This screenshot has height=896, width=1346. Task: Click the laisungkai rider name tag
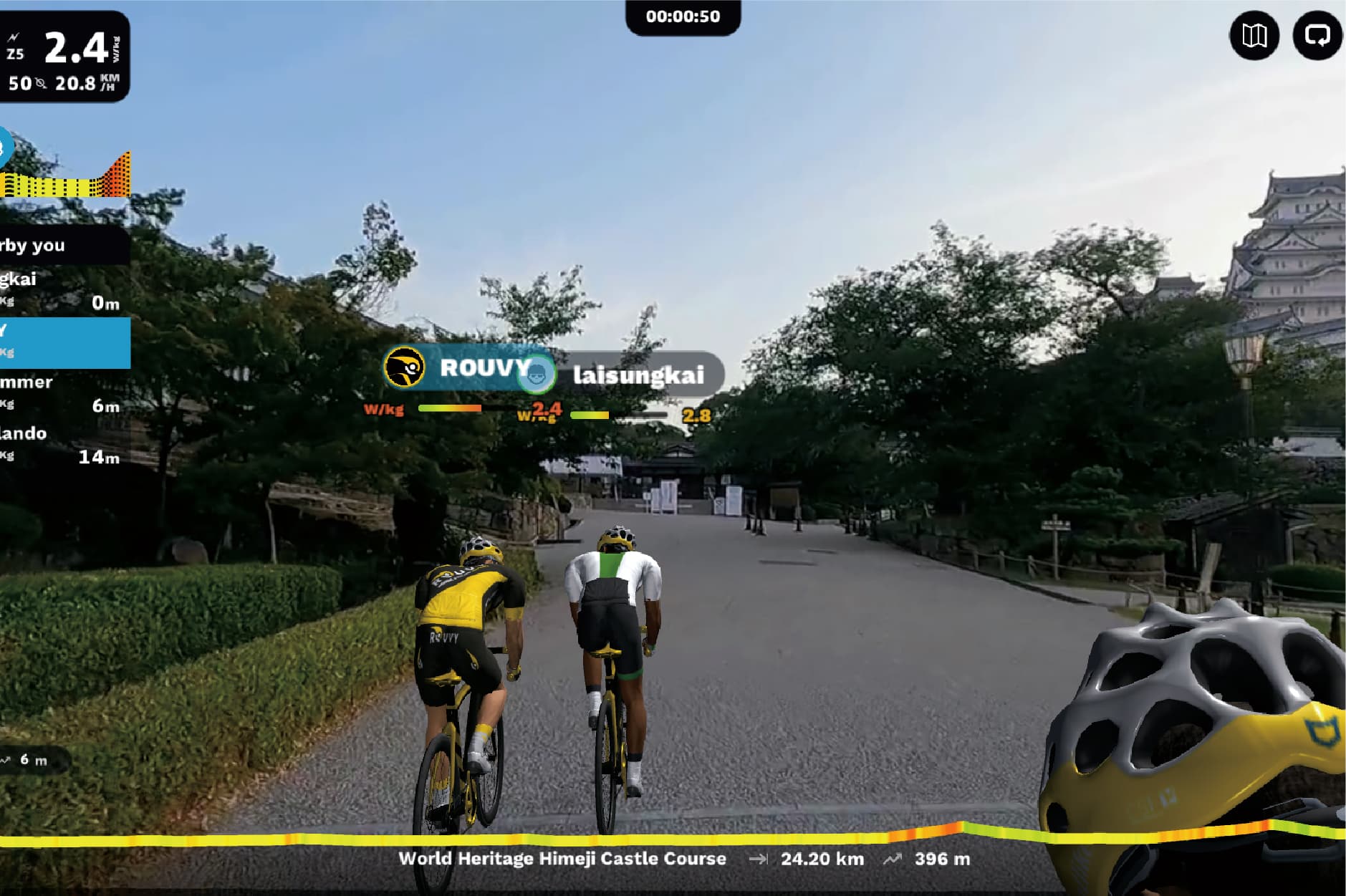(638, 375)
